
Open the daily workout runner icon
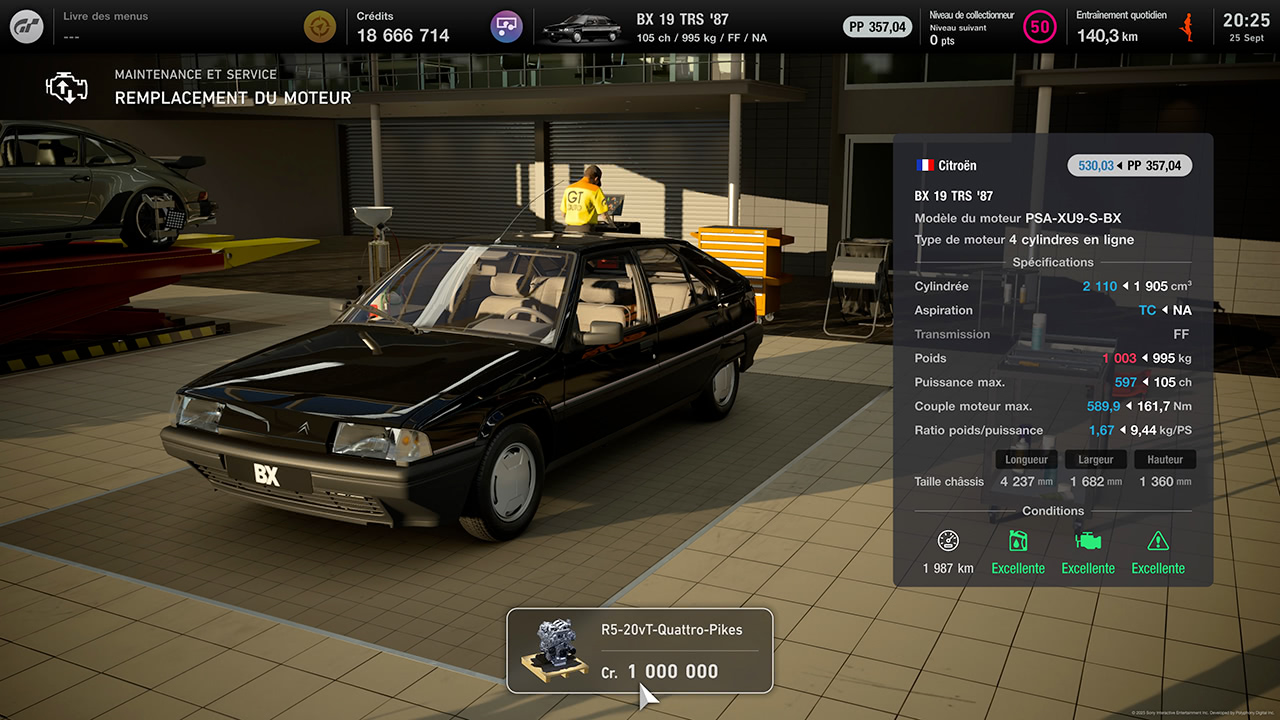pyautogui.click(x=1189, y=27)
